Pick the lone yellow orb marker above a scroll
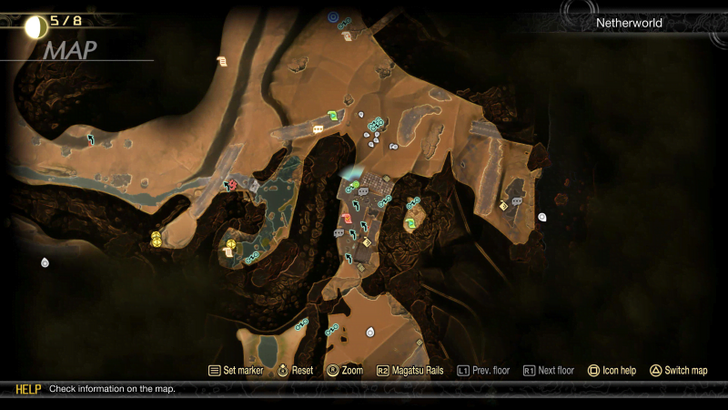Image resolution: width=728 pixels, height=410 pixels. [x=231, y=243]
